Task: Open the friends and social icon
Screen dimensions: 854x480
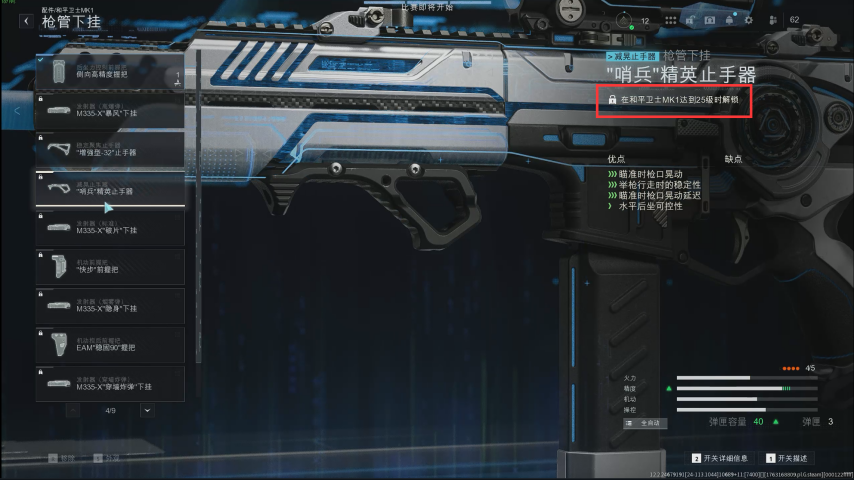Action: coord(772,20)
